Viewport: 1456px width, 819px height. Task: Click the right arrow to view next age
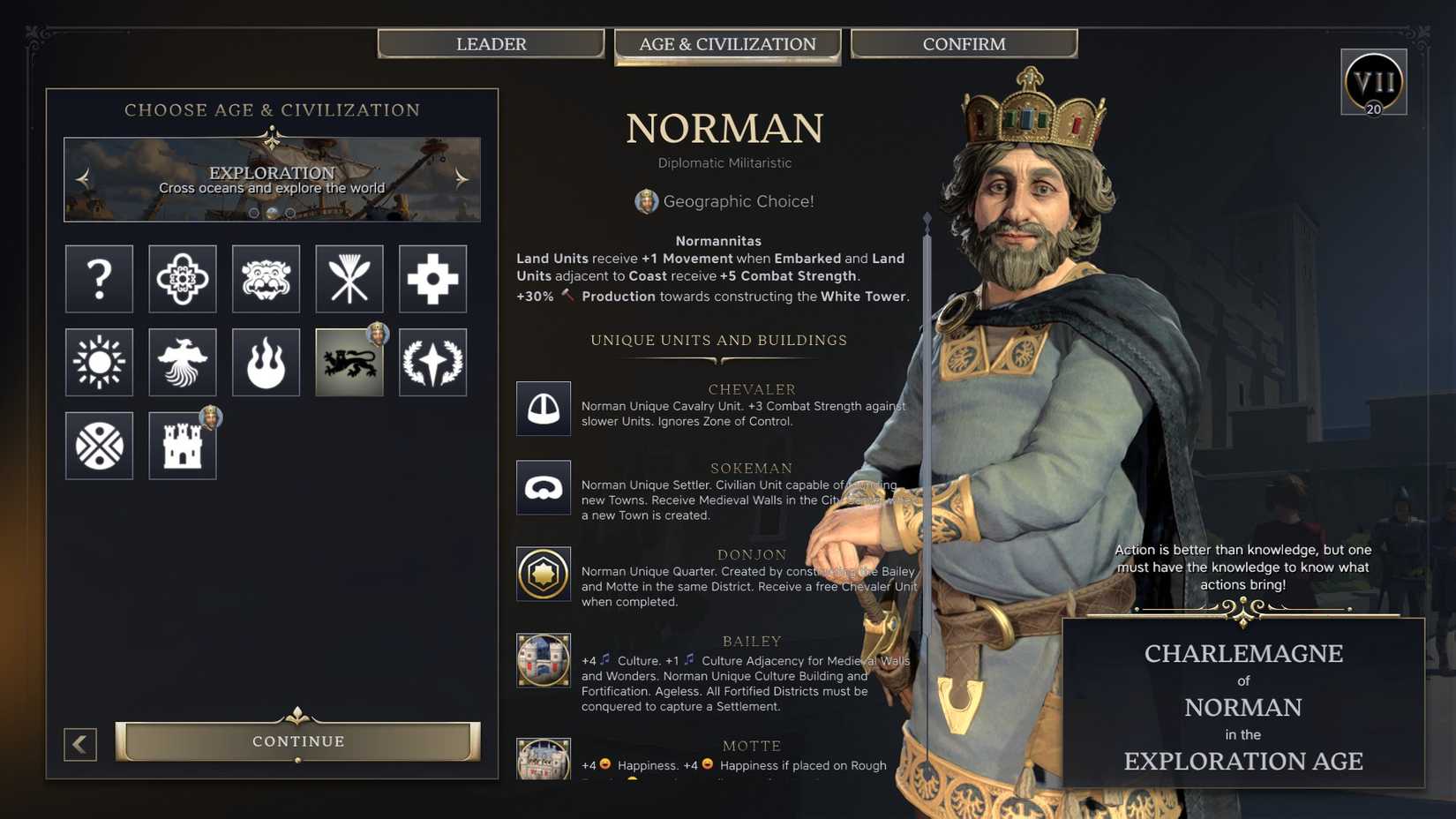click(x=460, y=178)
